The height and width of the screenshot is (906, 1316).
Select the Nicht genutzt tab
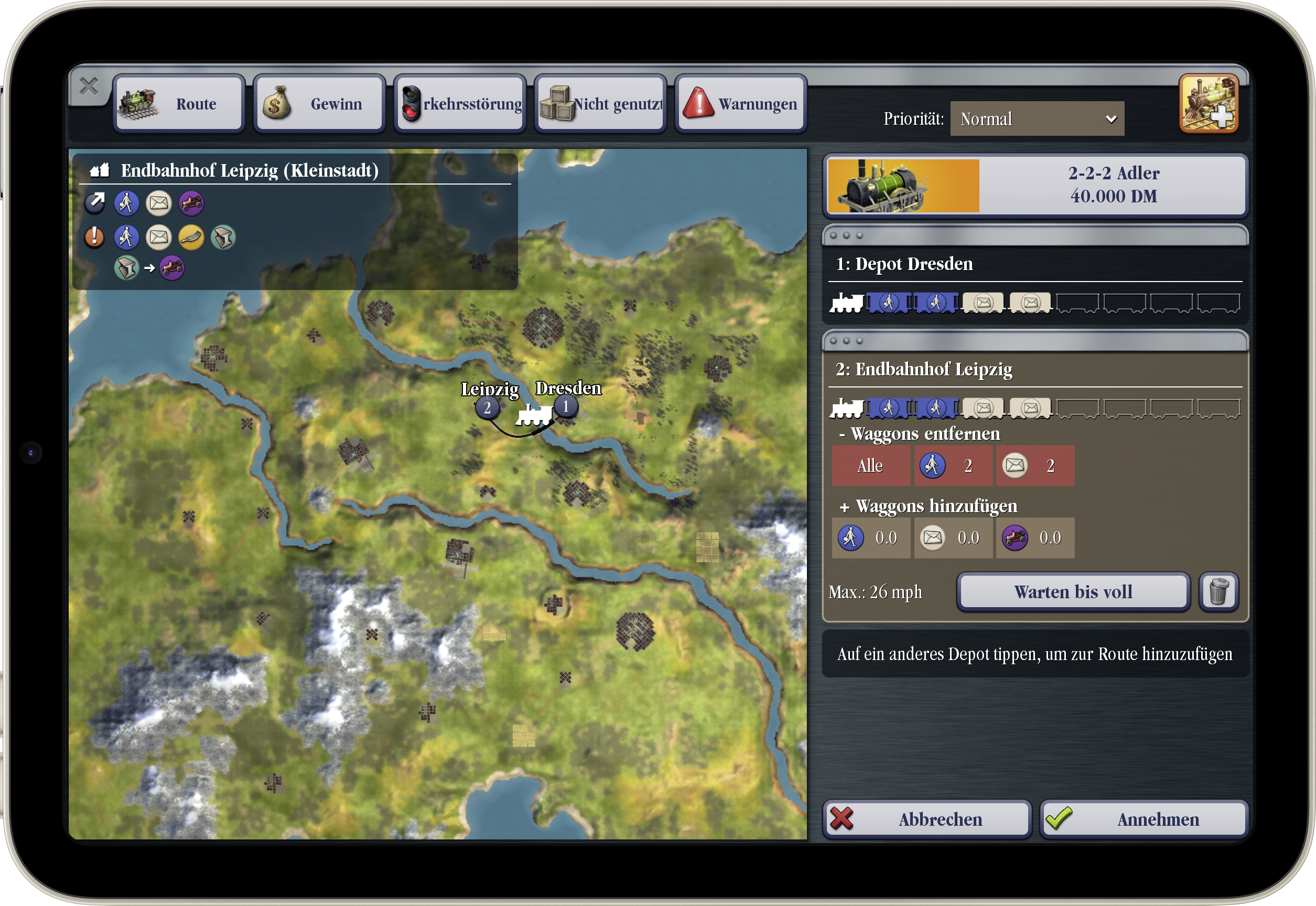click(x=601, y=104)
